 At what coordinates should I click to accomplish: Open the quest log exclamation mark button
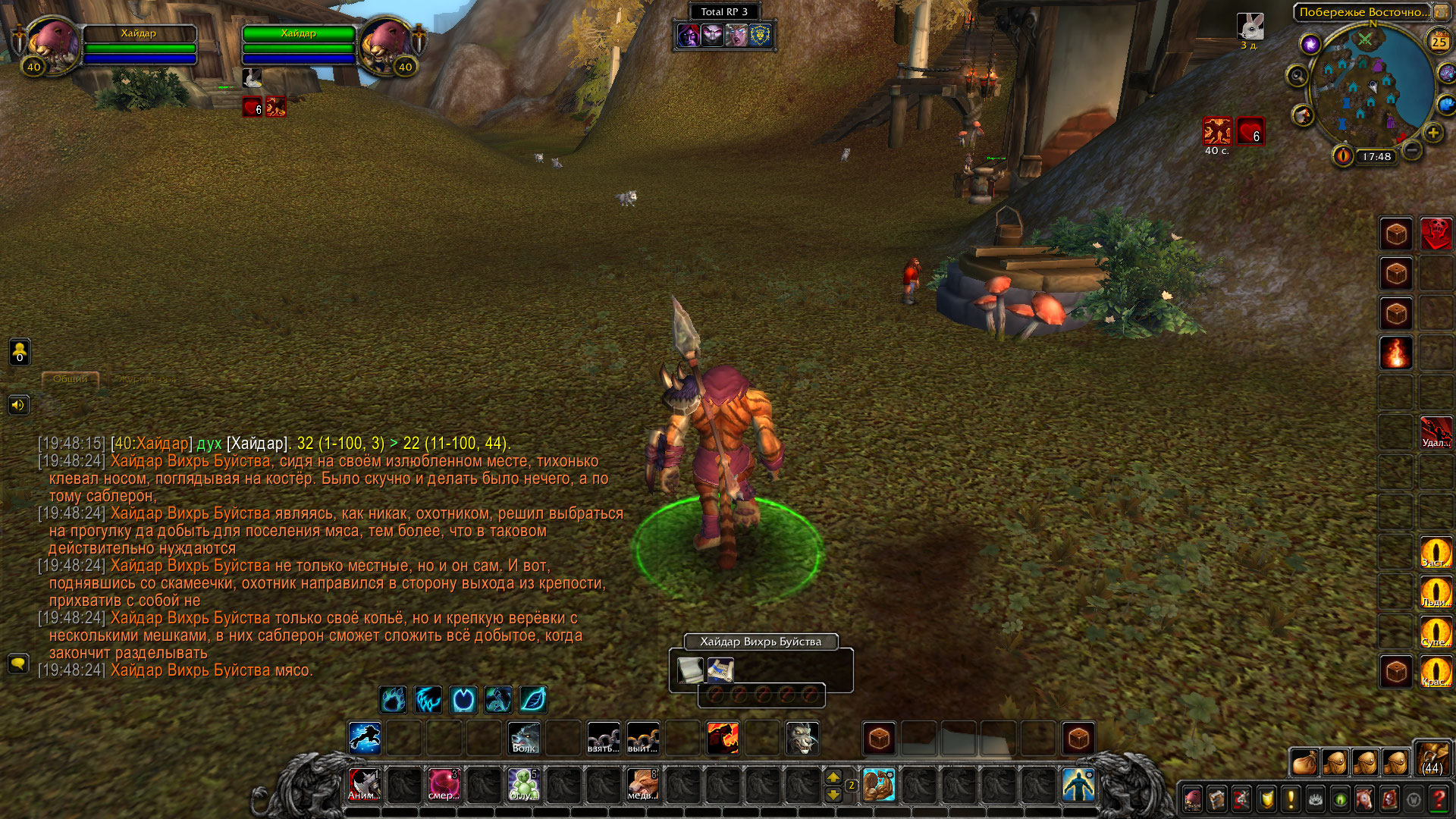[1291, 799]
